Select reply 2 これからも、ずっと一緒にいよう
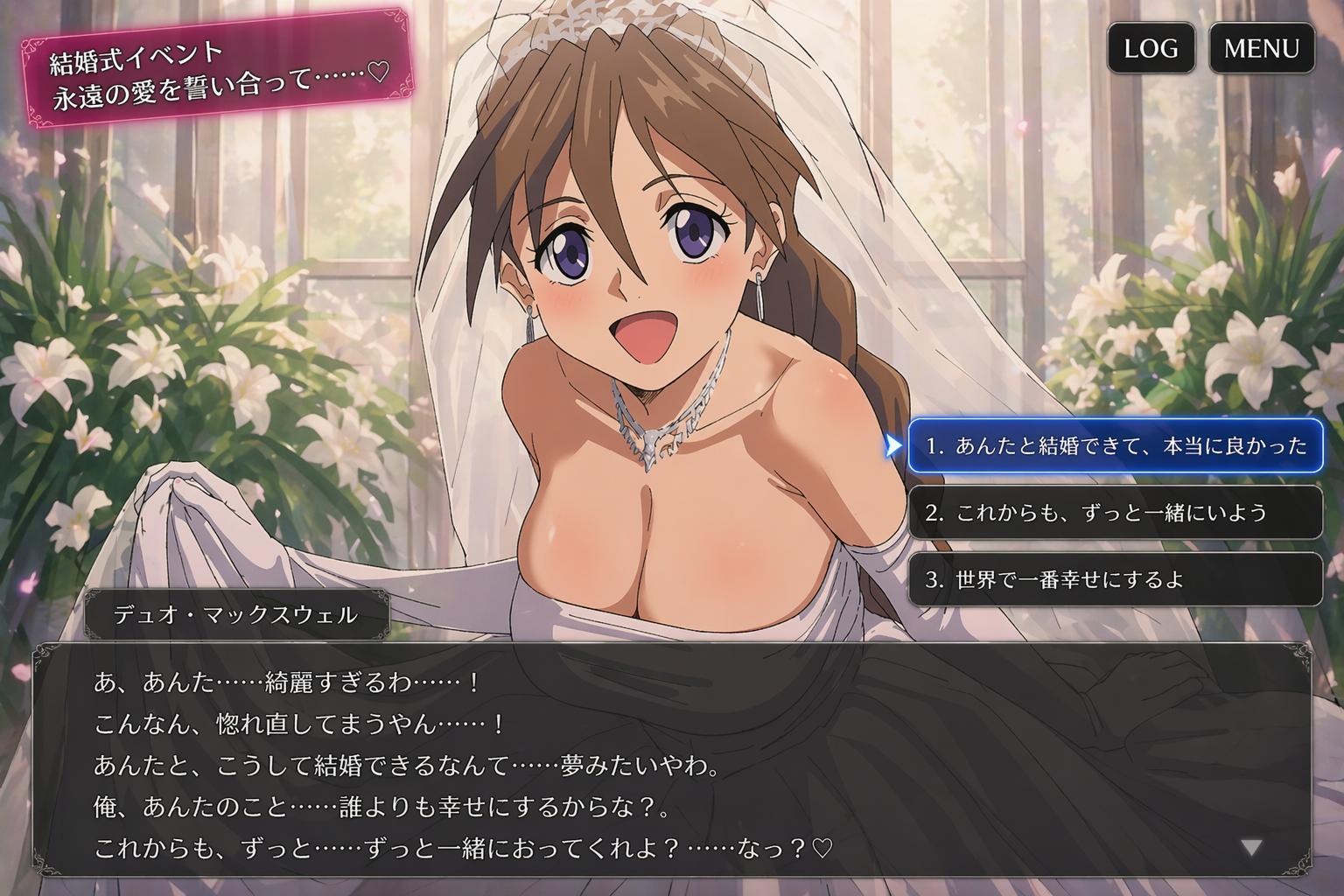 point(1115,512)
